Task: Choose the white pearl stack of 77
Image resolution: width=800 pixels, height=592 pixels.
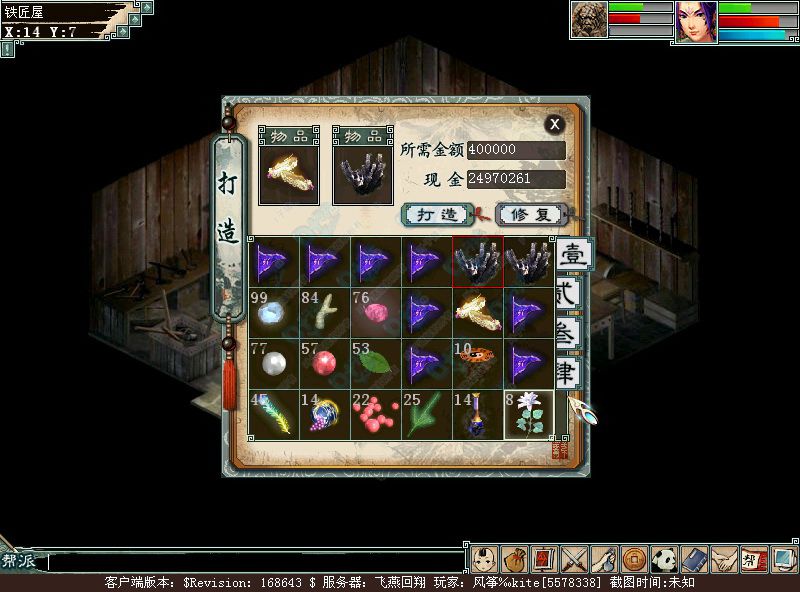Action: click(x=274, y=364)
